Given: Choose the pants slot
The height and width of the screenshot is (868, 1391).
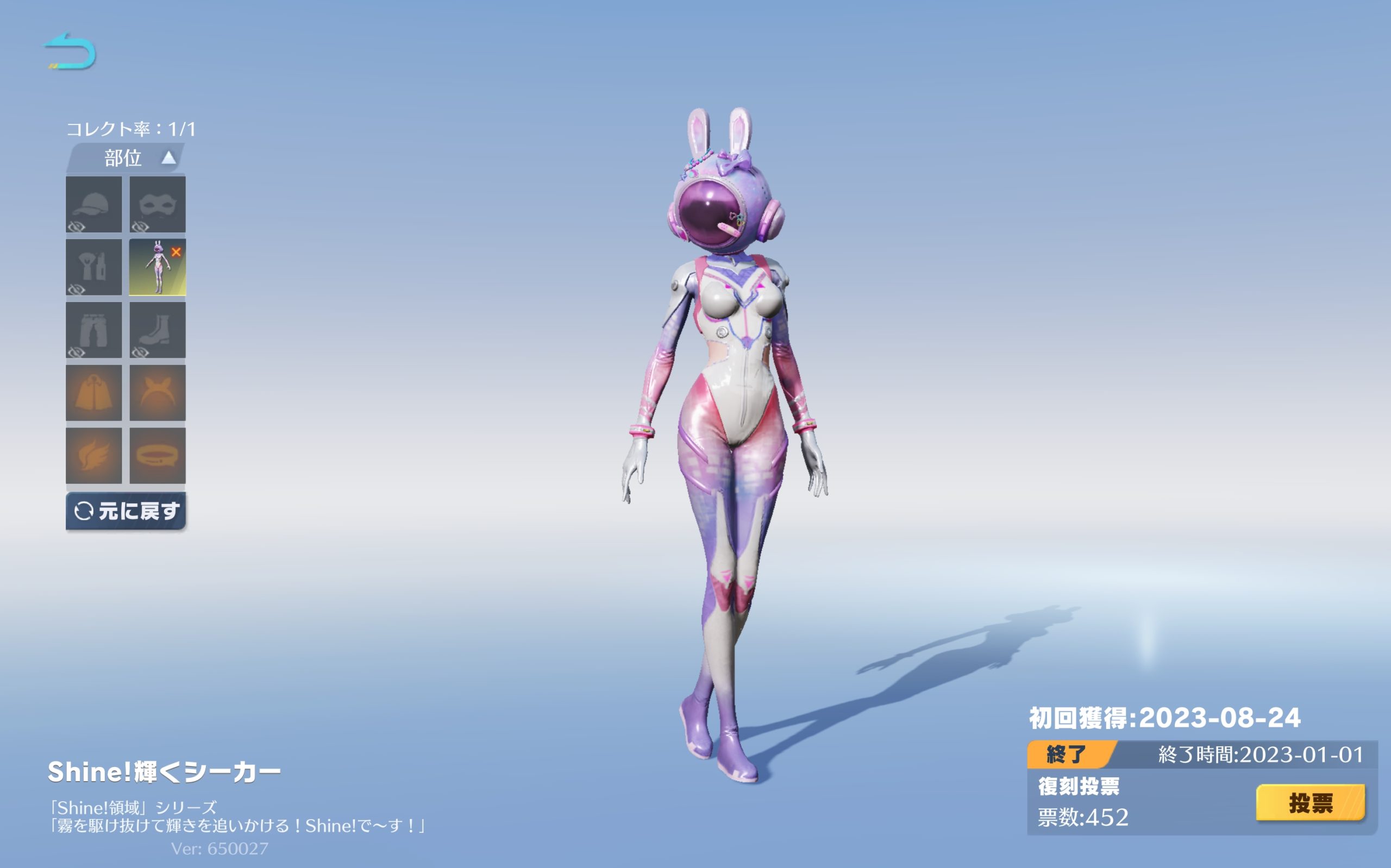Looking at the screenshot, I should pyautogui.click(x=93, y=330).
